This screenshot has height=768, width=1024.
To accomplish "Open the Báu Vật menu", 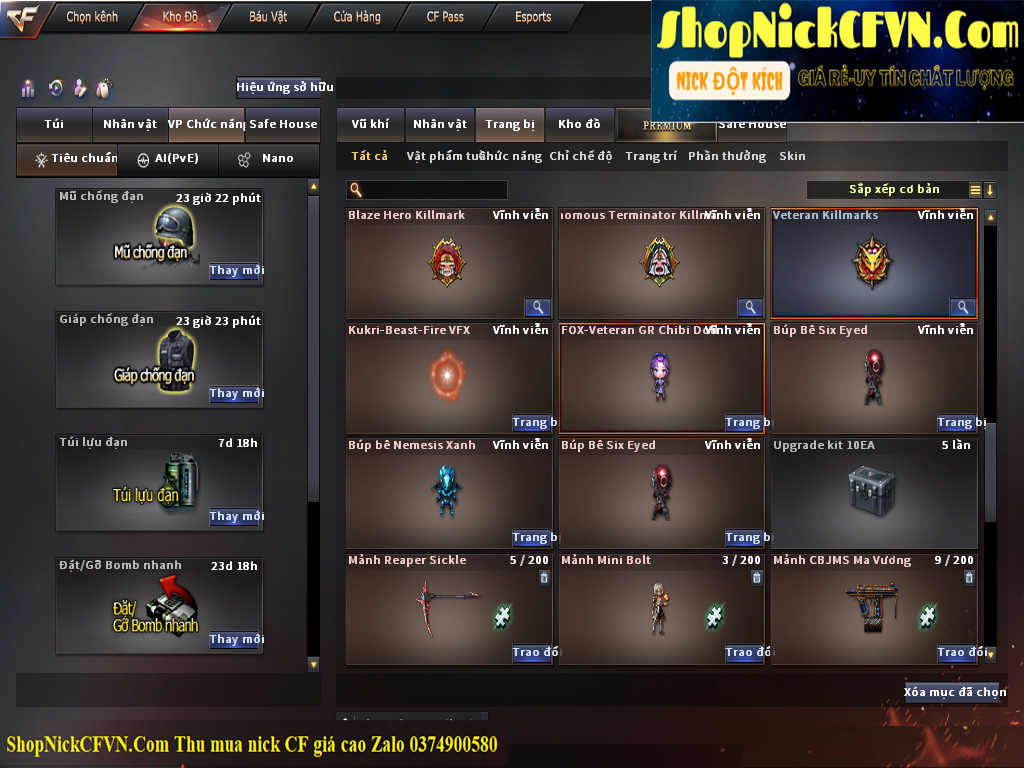I will pyautogui.click(x=268, y=17).
